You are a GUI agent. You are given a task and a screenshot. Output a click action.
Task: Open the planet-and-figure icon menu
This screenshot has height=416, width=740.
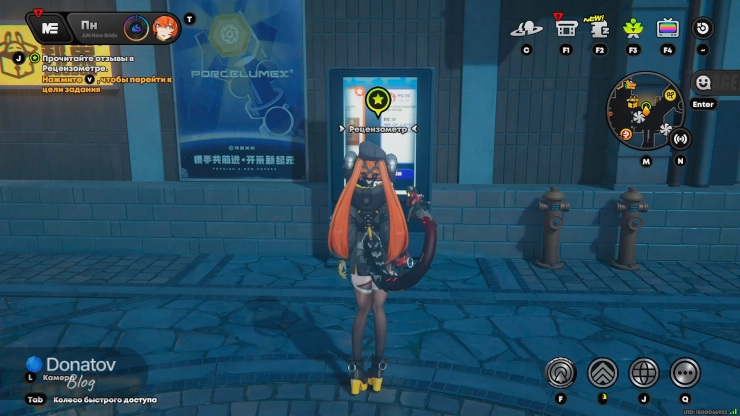526,28
